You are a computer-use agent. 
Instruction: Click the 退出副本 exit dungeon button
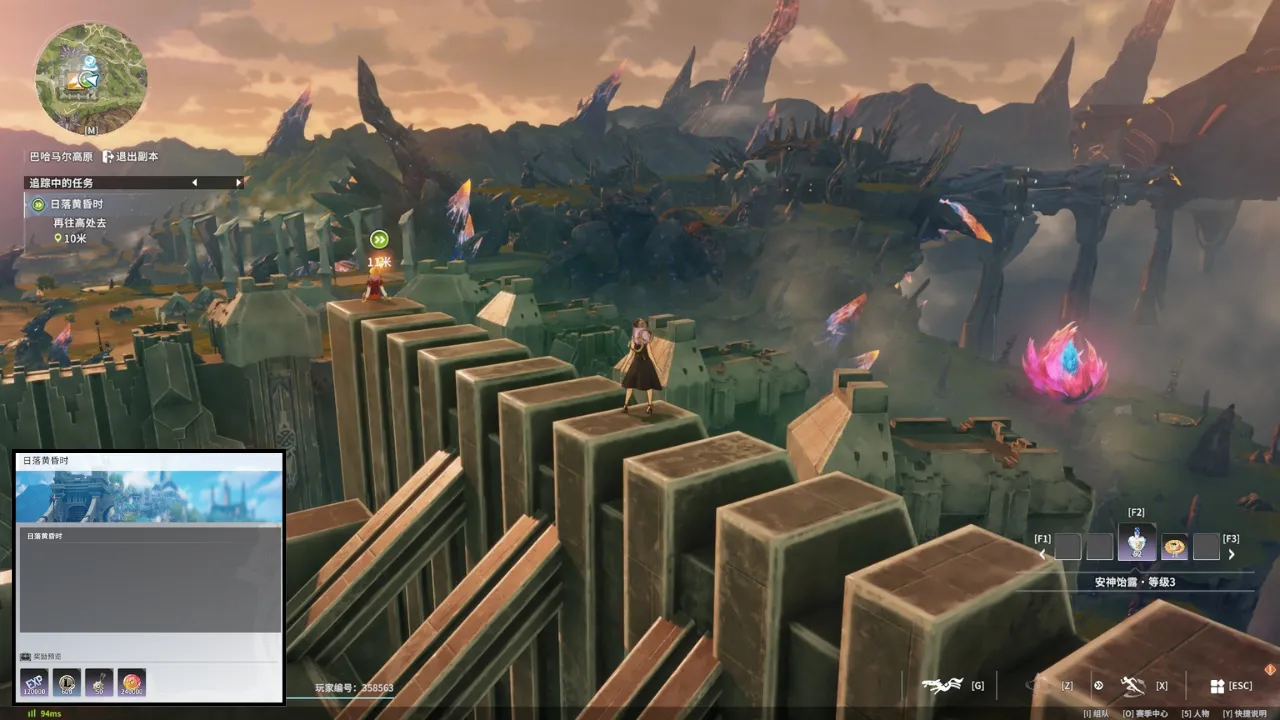(130, 156)
